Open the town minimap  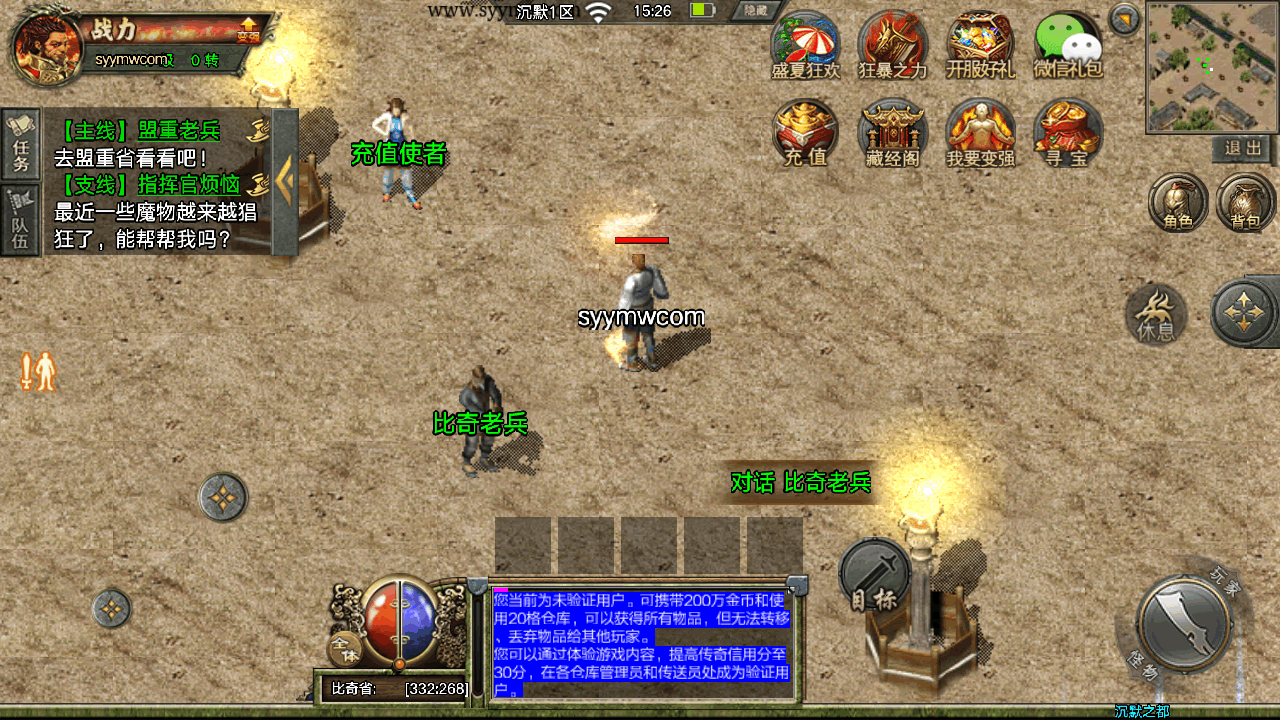click(1211, 67)
